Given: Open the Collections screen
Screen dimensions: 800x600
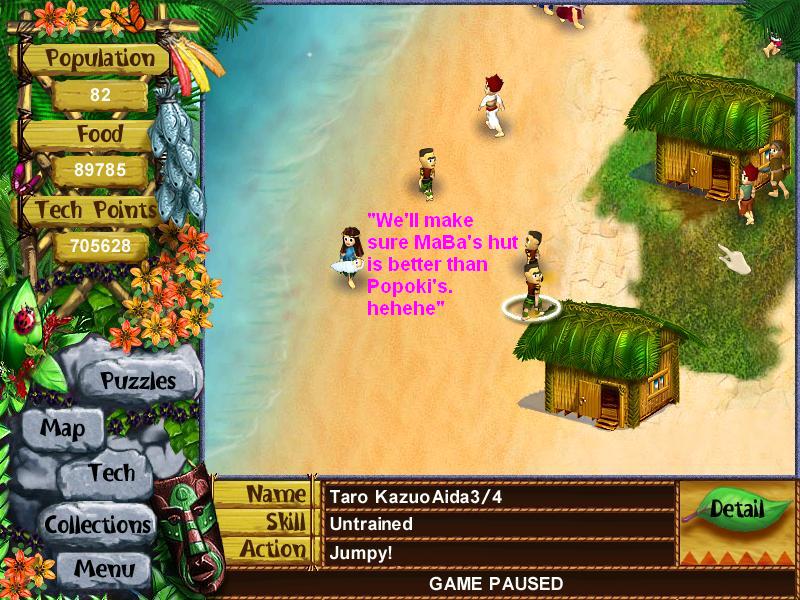Looking at the screenshot, I should point(97,524).
